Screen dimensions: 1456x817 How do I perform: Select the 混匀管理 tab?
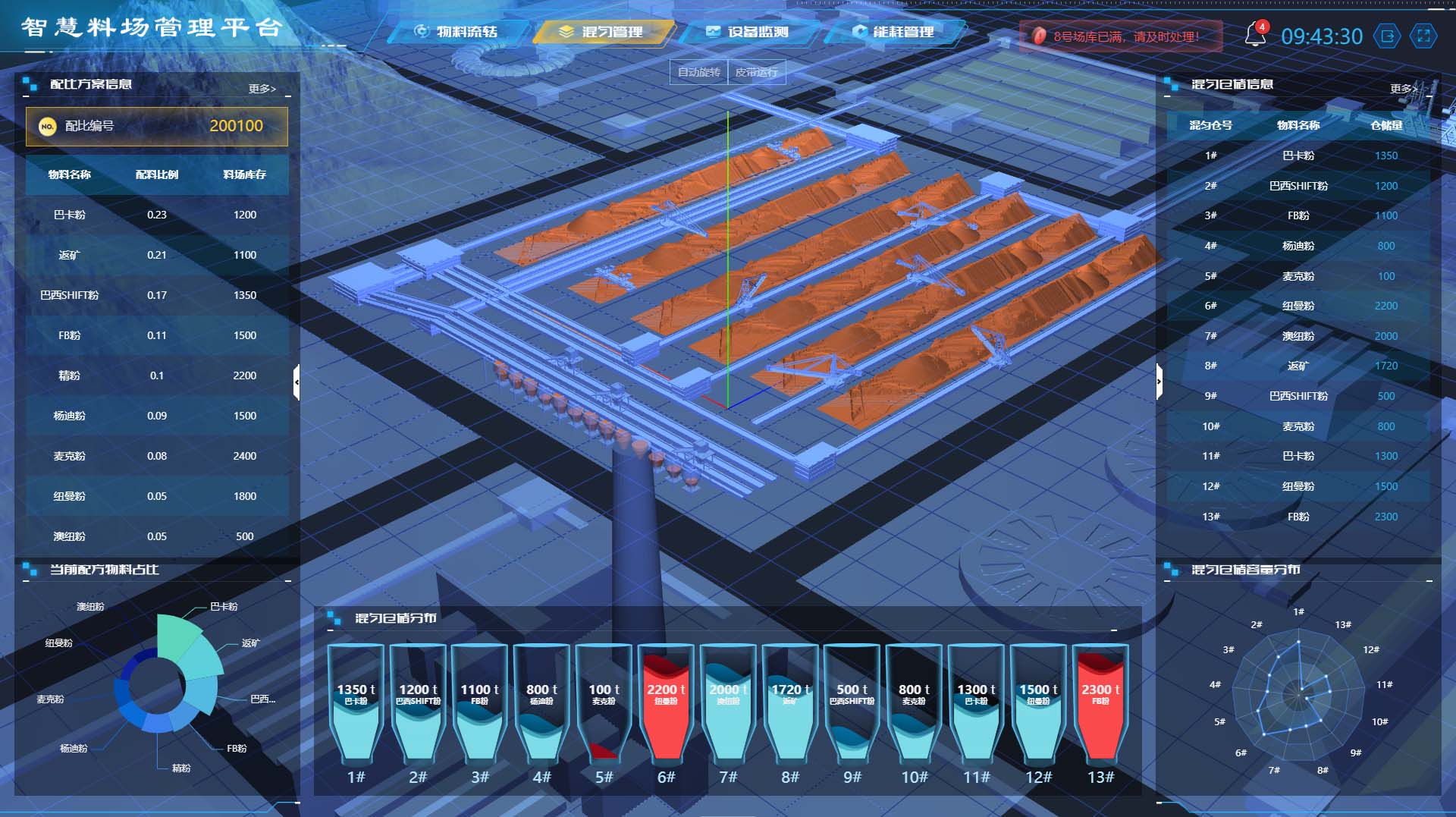[x=603, y=32]
